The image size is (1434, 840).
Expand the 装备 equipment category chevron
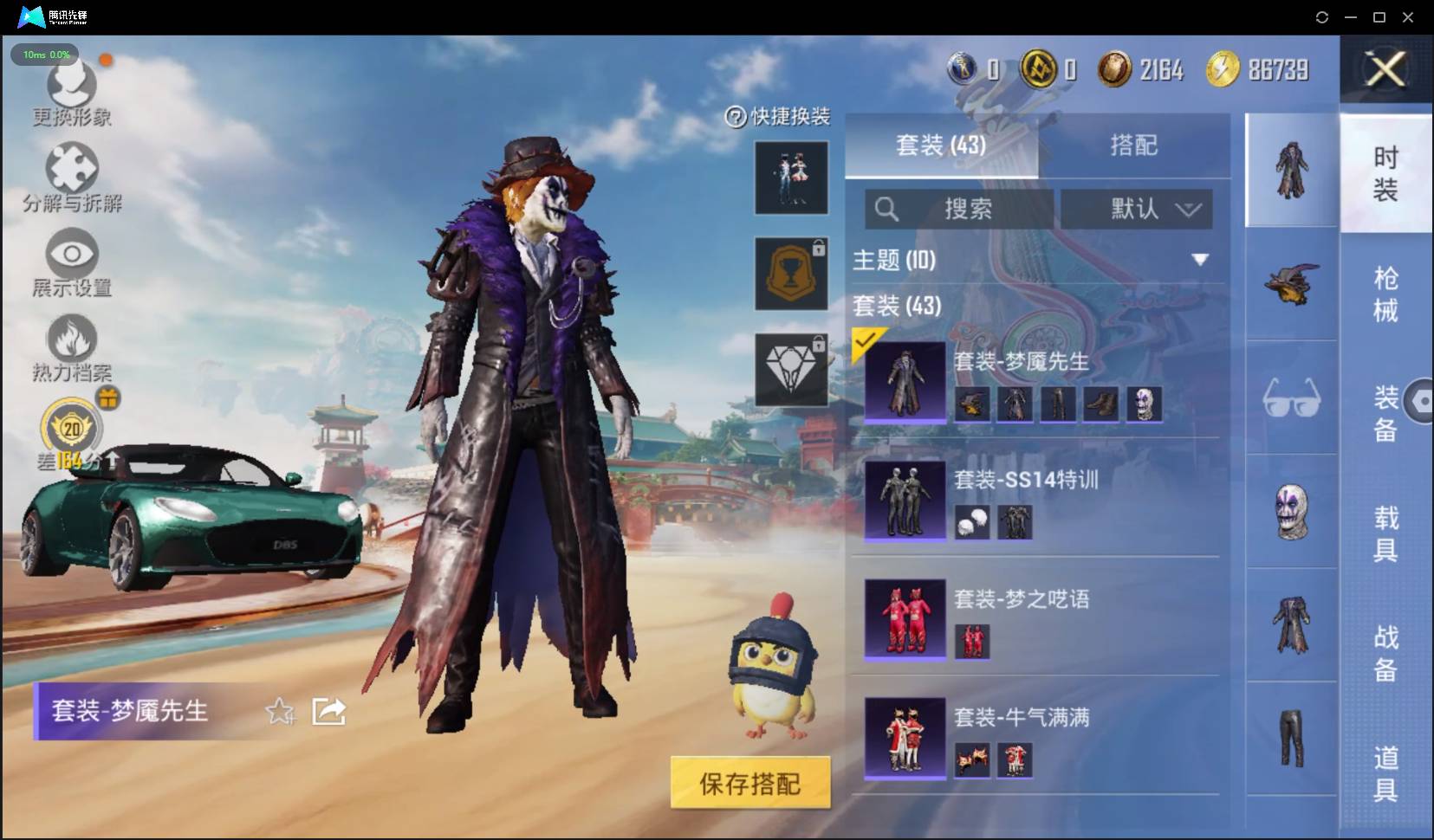(x=1422, y=400)
